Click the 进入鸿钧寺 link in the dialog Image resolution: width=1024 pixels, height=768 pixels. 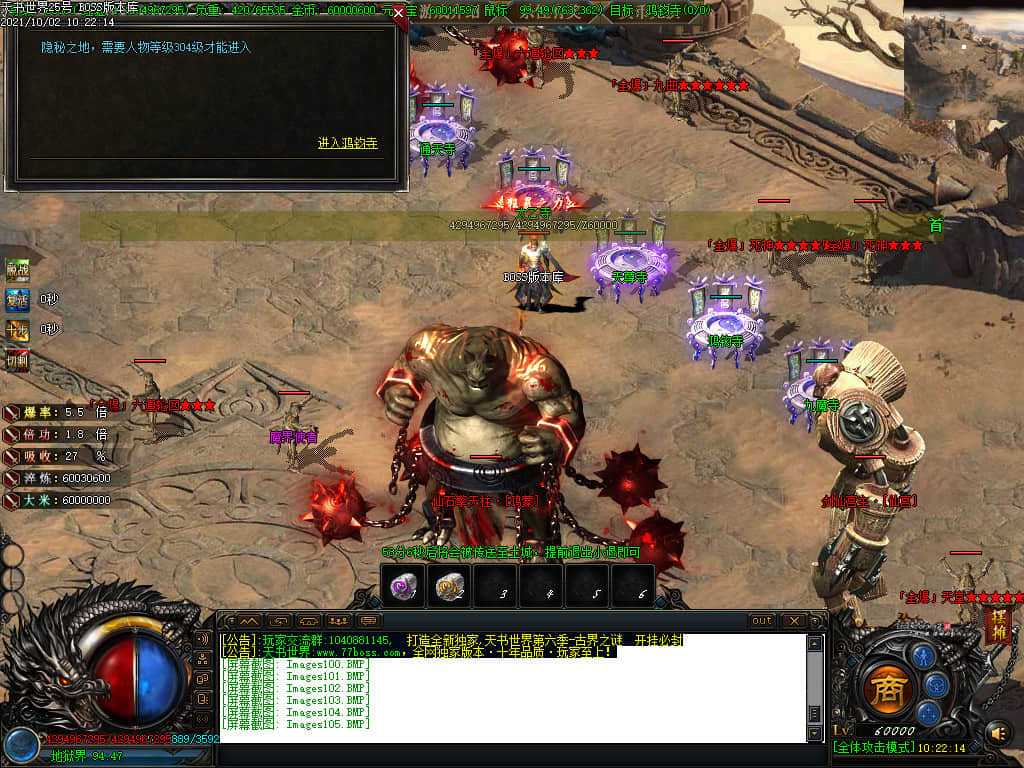(347, 144)
